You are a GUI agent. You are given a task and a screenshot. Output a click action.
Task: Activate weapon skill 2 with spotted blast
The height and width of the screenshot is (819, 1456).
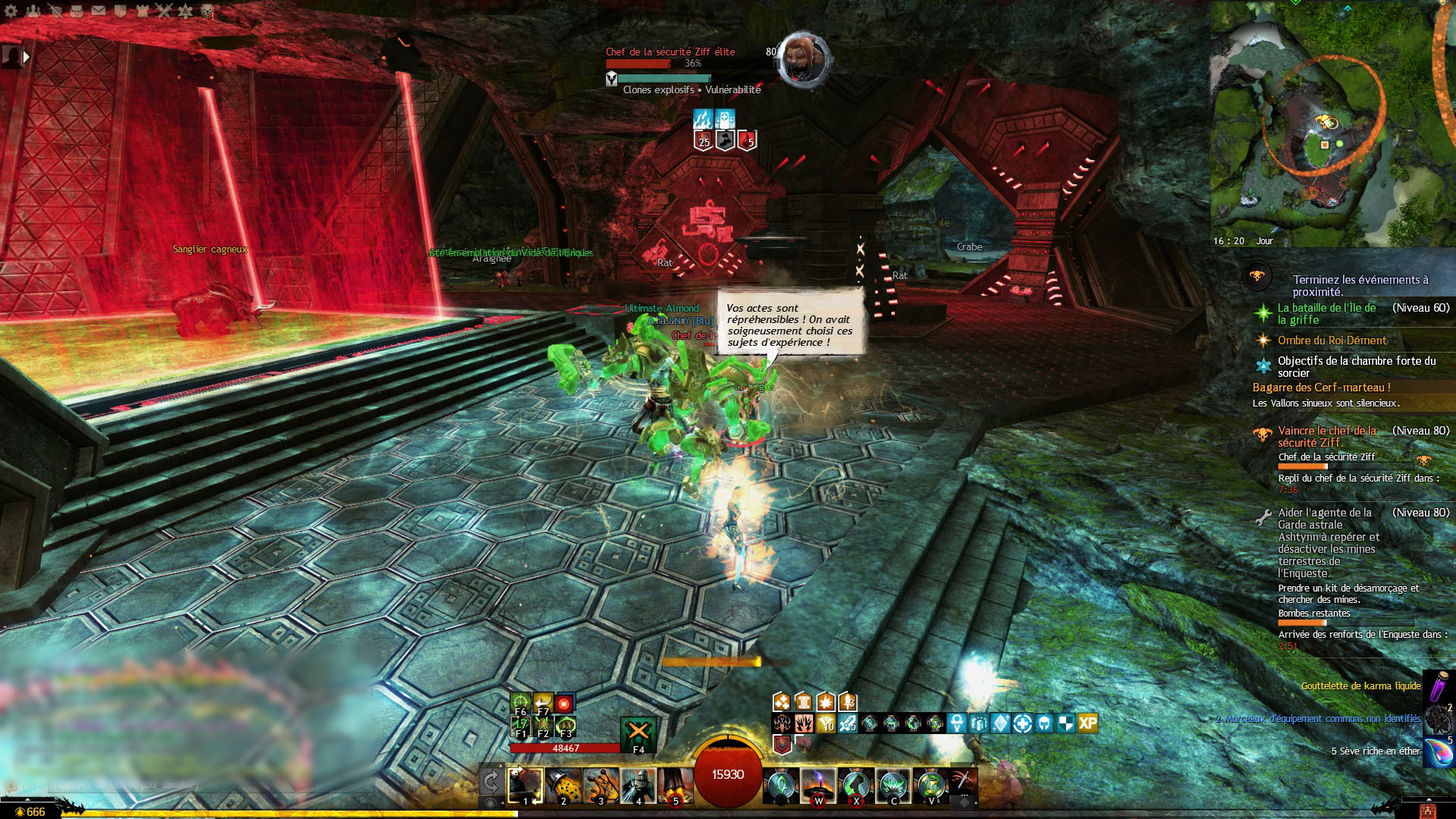(563, 786)
